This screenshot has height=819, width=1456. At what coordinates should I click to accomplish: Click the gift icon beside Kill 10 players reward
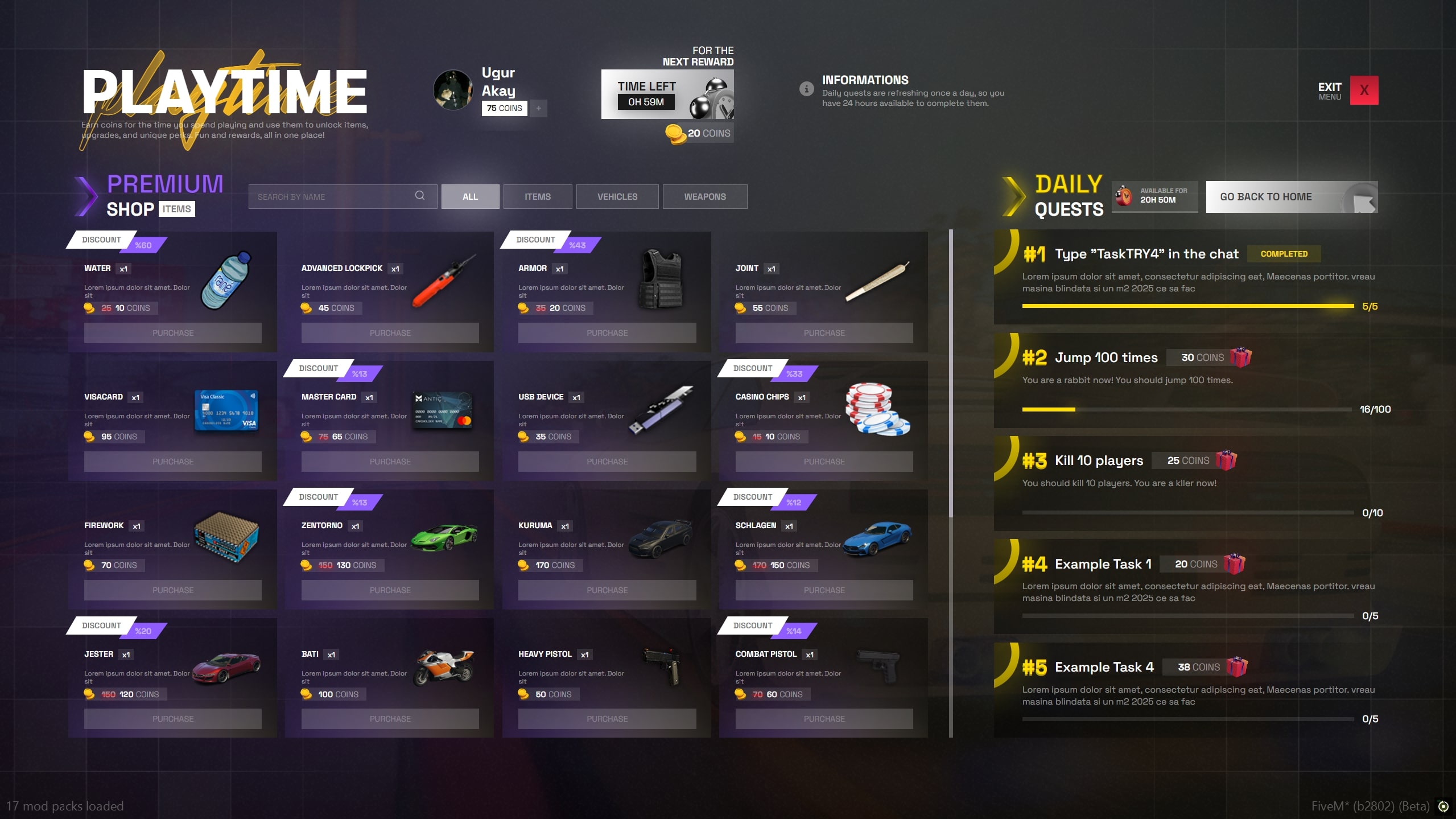[x=1226, y=460]
